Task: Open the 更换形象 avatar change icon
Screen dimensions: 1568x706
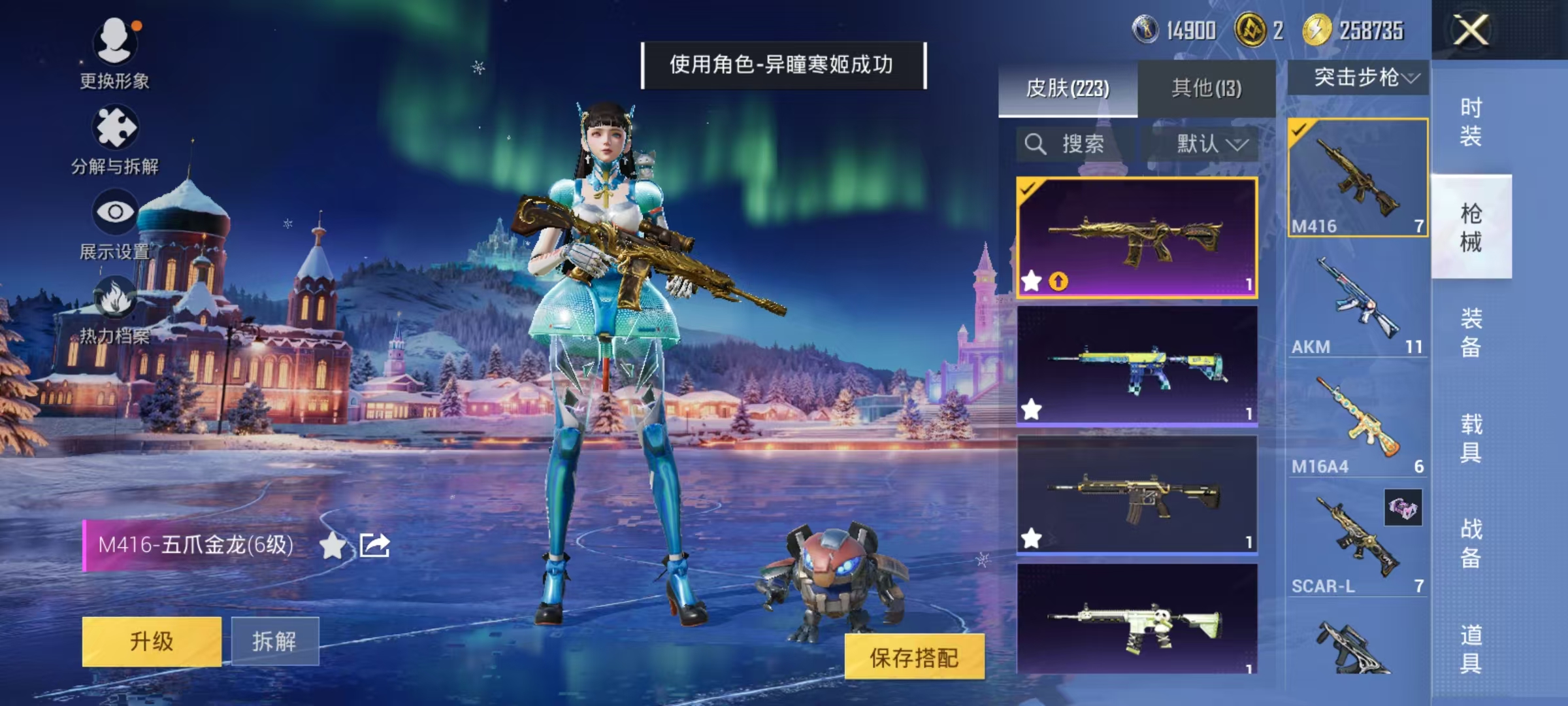Action: pos(115,44)
